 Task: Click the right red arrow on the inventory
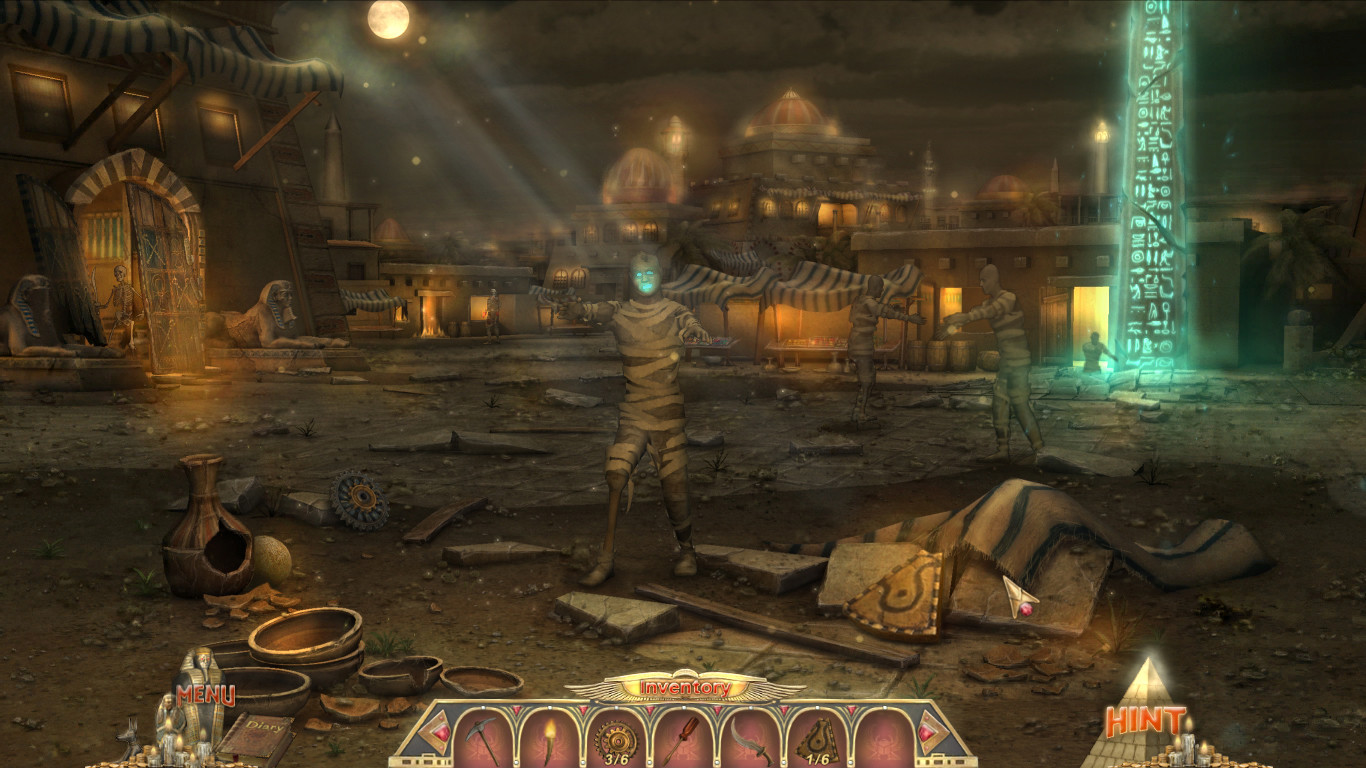928,733
